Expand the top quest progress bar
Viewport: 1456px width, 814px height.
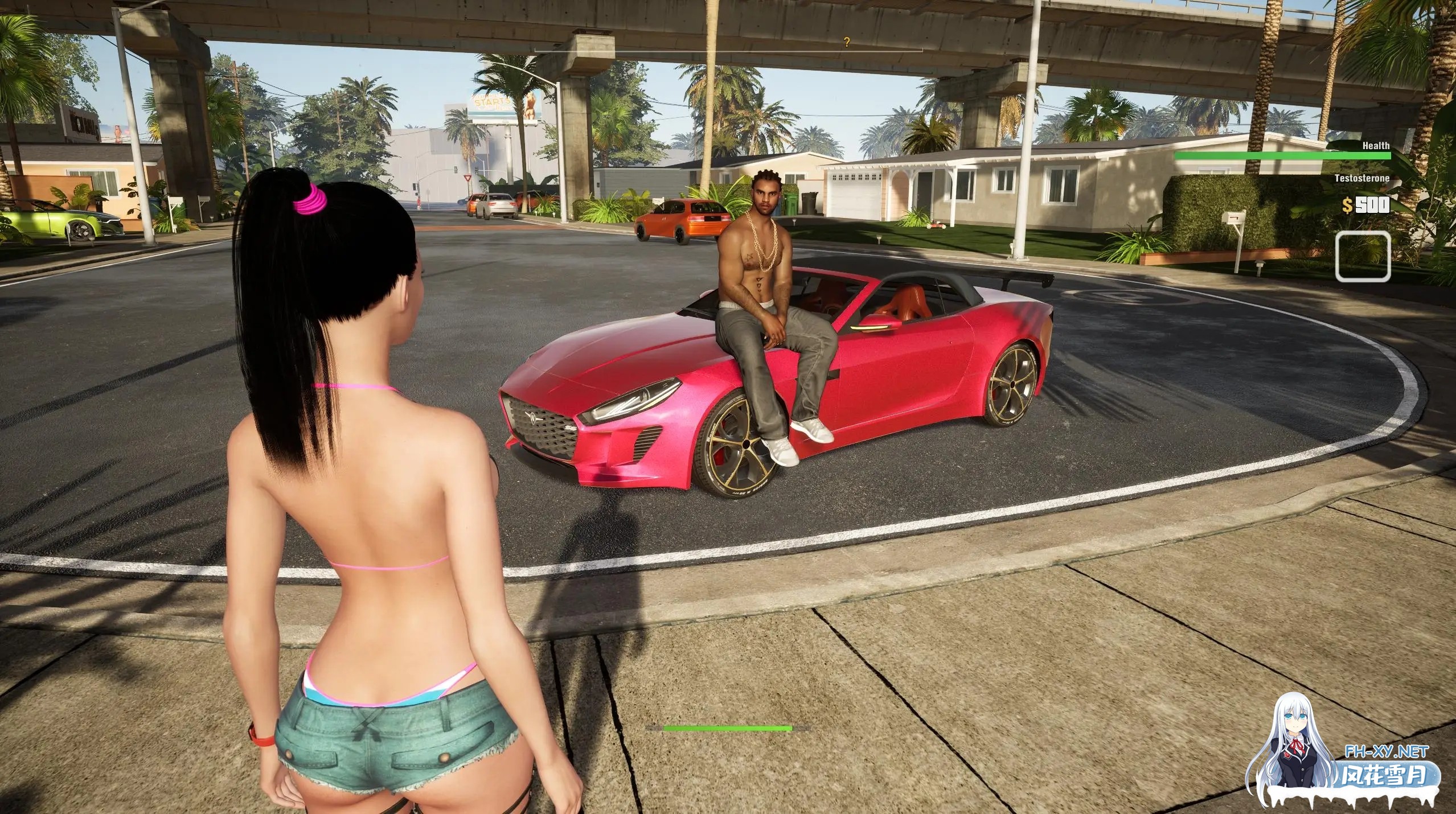coord(729,50)
